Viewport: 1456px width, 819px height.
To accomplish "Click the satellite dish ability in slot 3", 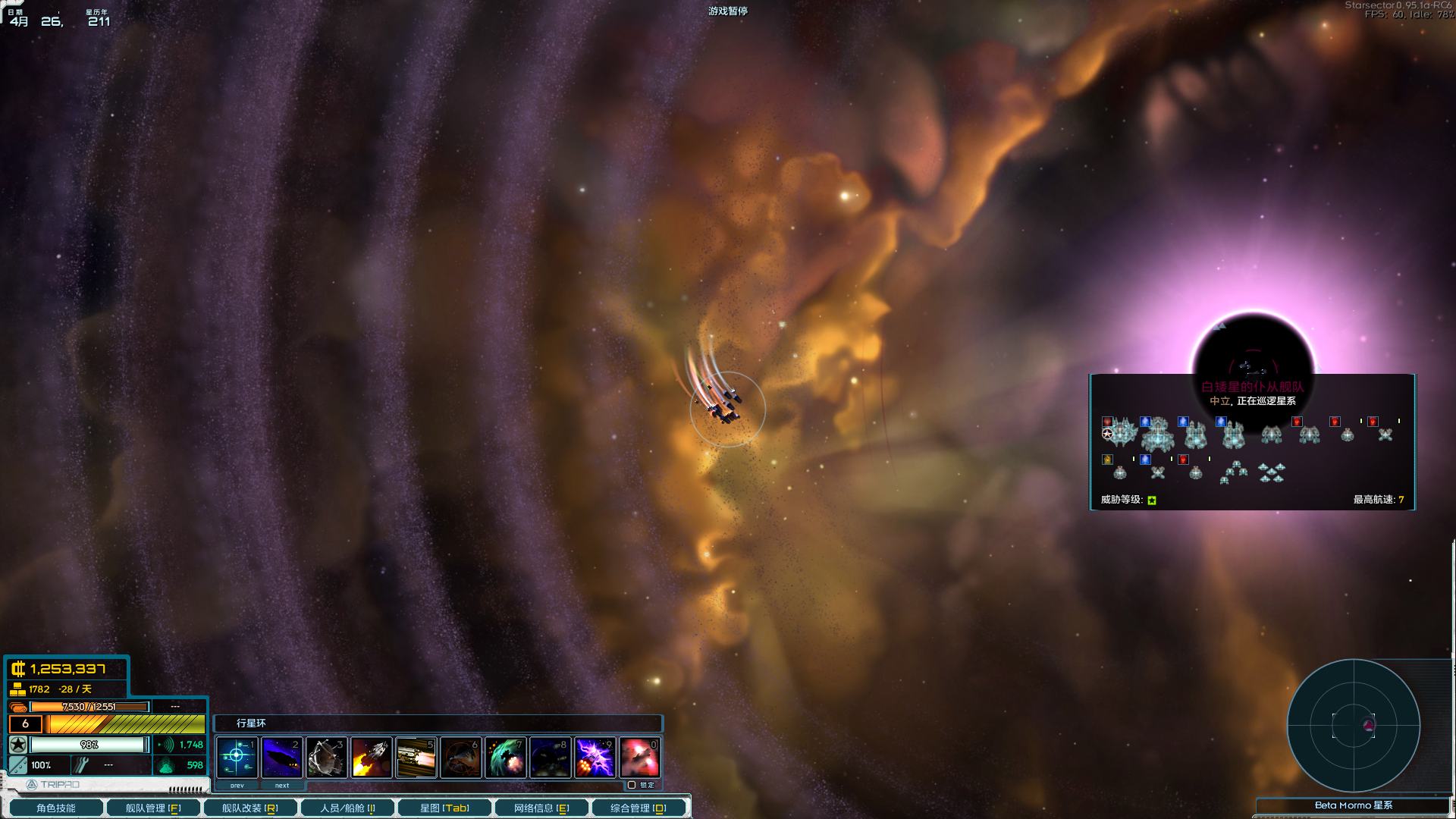I will point(326,756).
